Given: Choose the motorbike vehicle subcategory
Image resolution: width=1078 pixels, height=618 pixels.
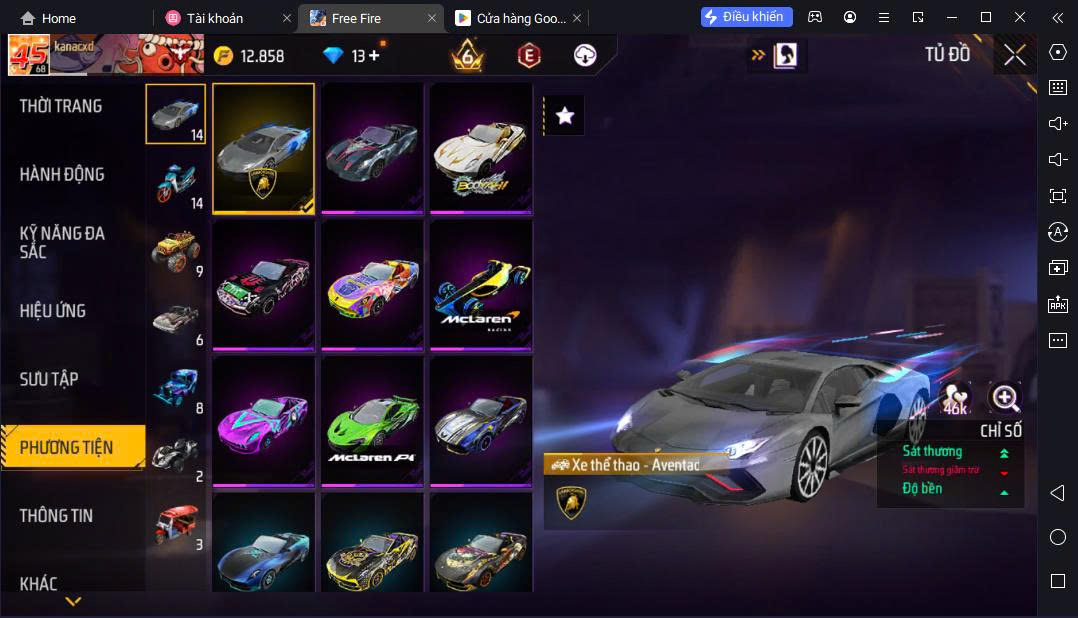Looking at the screenshot, I should pyautogui.click(x=176, y=183).
